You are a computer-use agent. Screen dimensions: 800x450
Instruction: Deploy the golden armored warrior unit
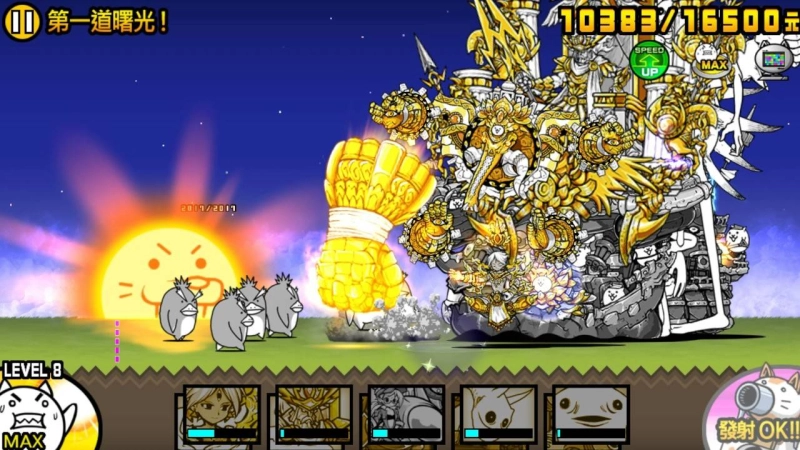(313, 414)
